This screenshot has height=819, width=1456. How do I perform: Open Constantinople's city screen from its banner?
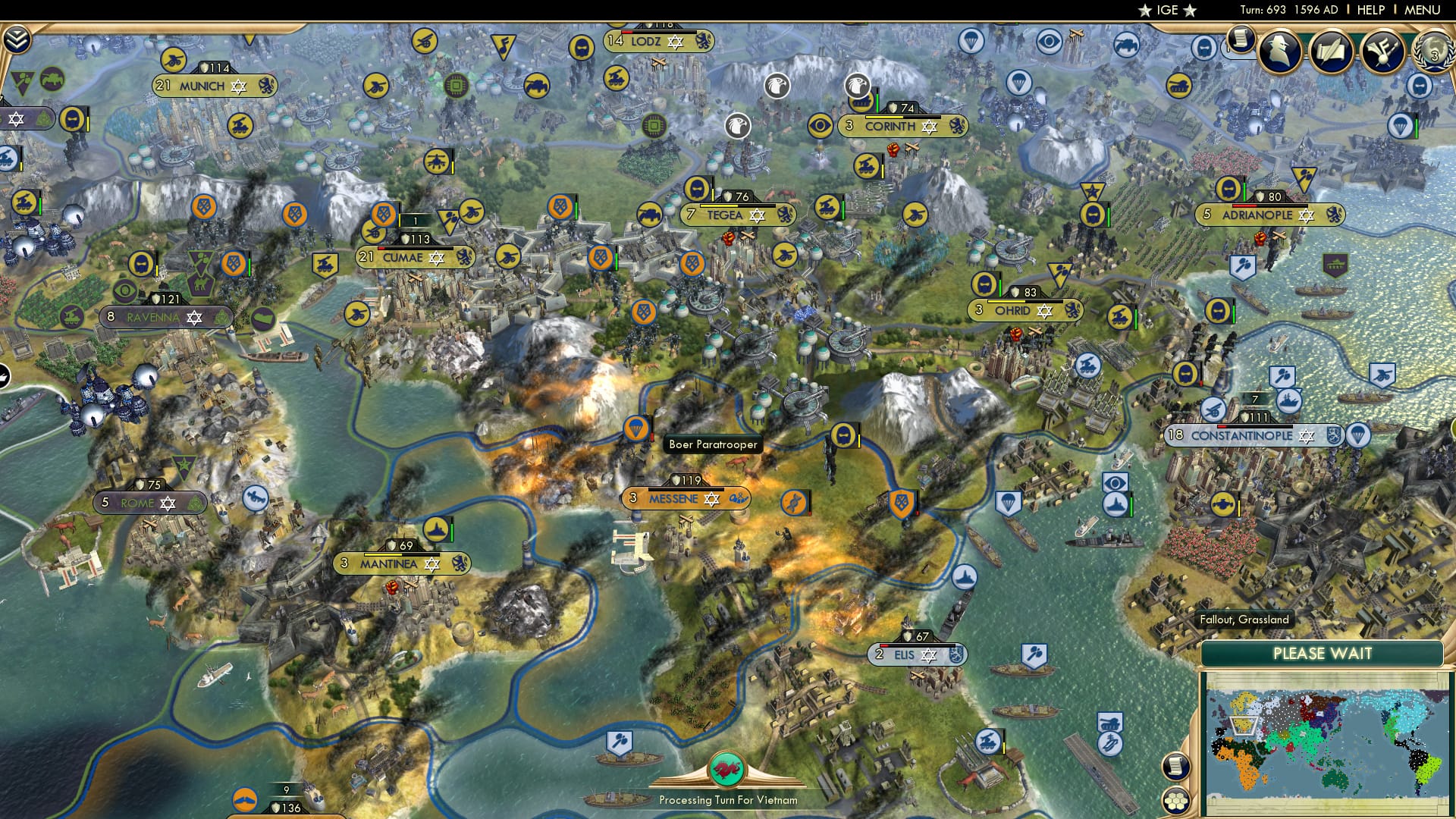pyautogui.click(x=1241, y=436)
